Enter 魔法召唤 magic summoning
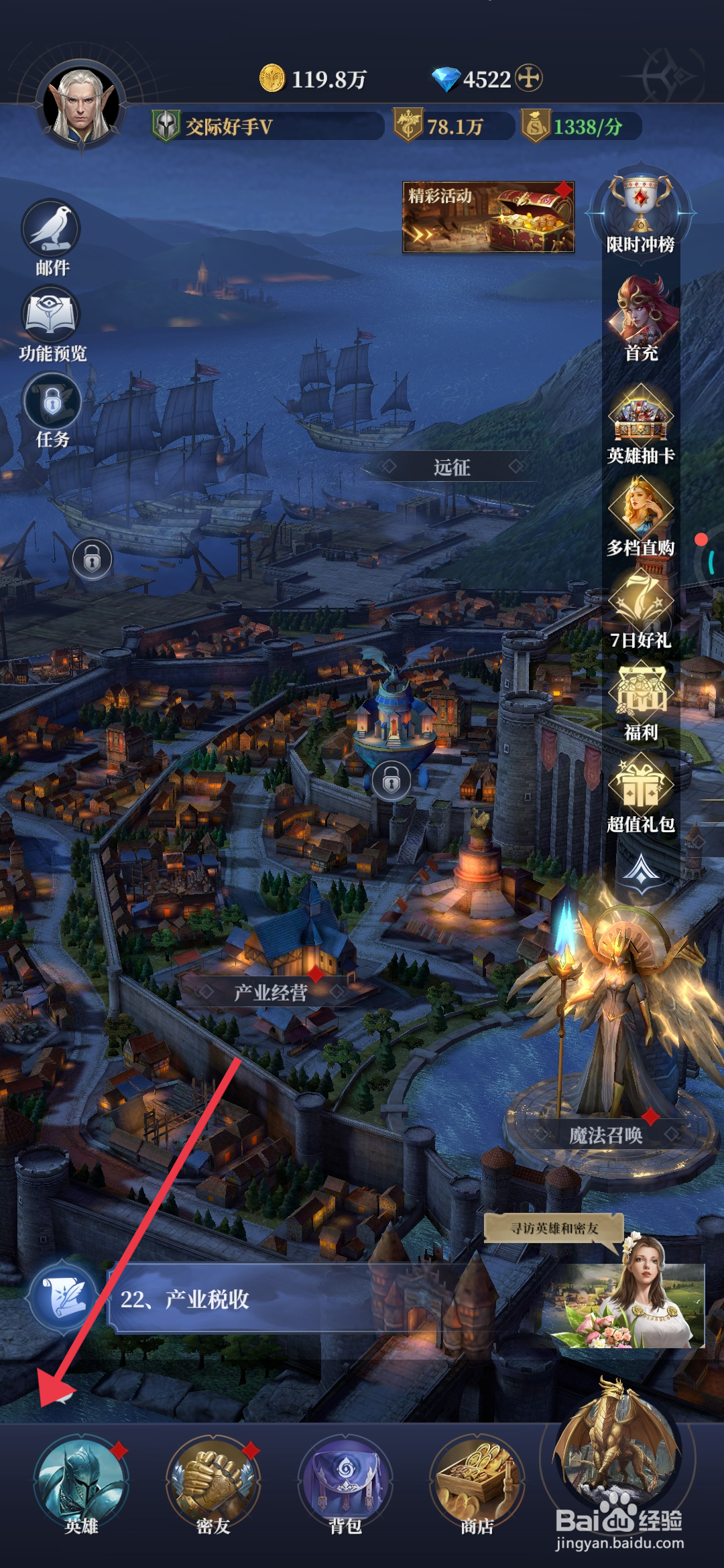Screen dimensions: 724x1568 coord(605,1134)
